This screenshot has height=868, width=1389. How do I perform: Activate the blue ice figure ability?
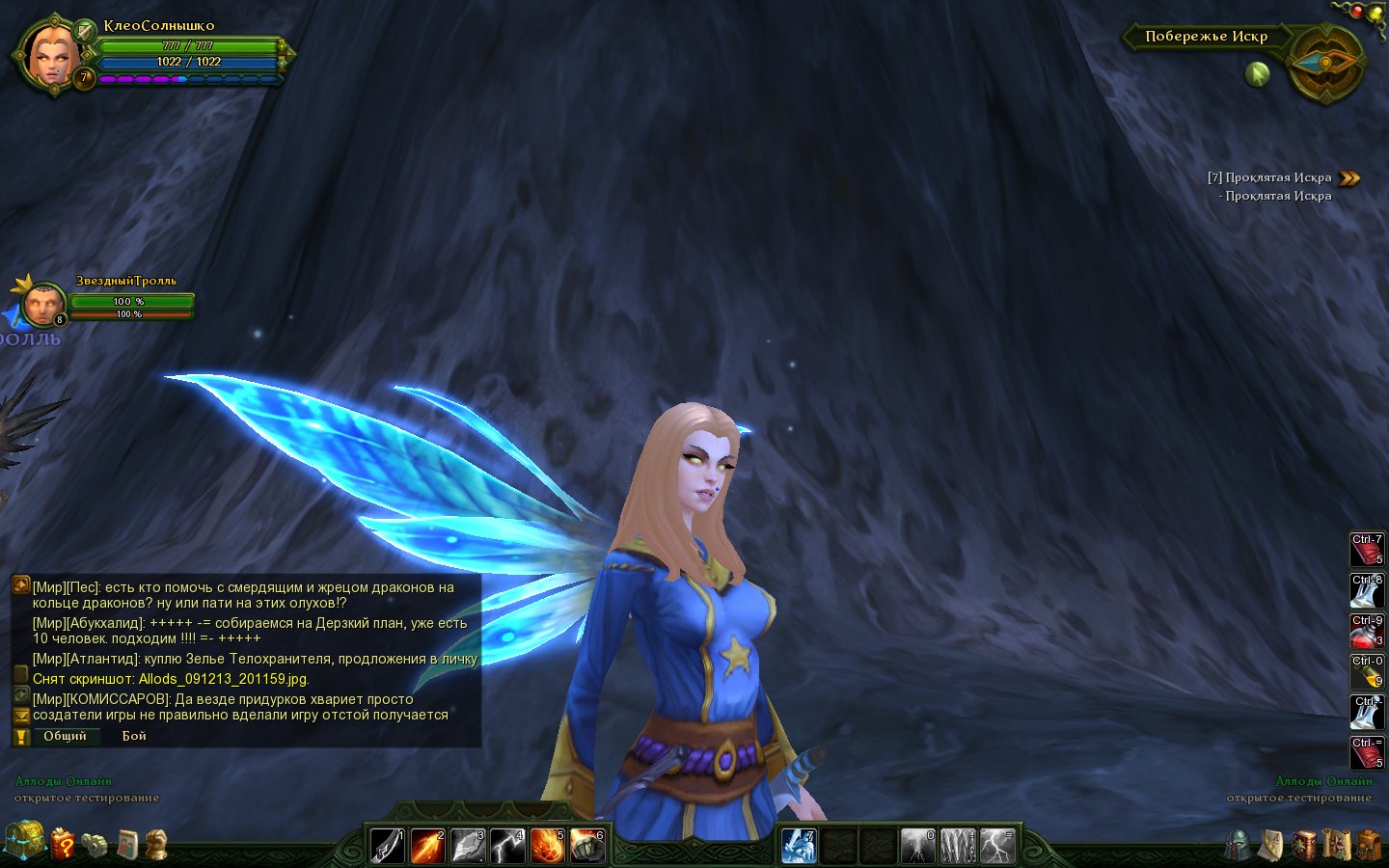799,846
